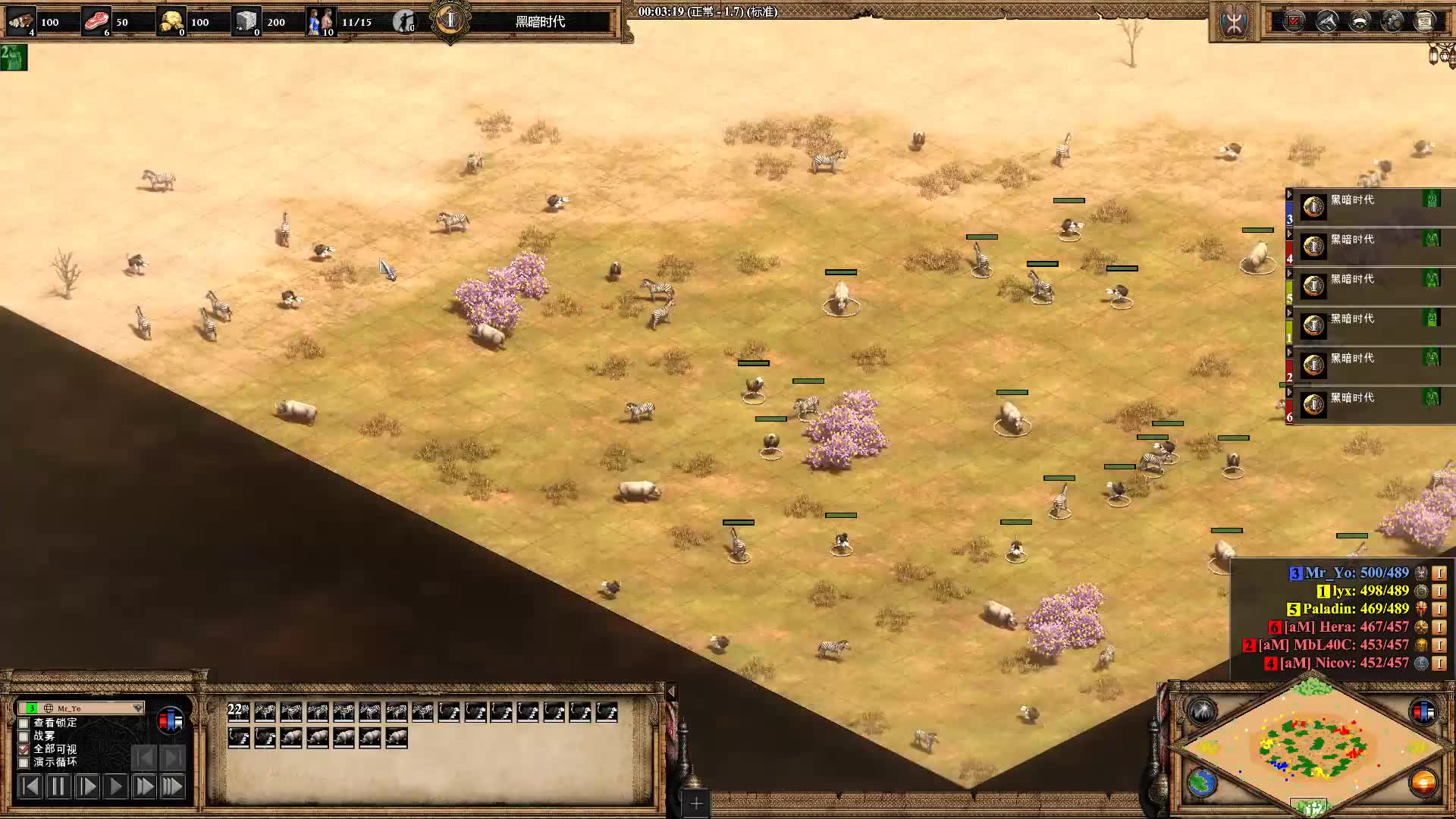The image size is (1456, 819).
Task: Click the sunset orb button beside the minimap
Action: (x=1423, y=783)
